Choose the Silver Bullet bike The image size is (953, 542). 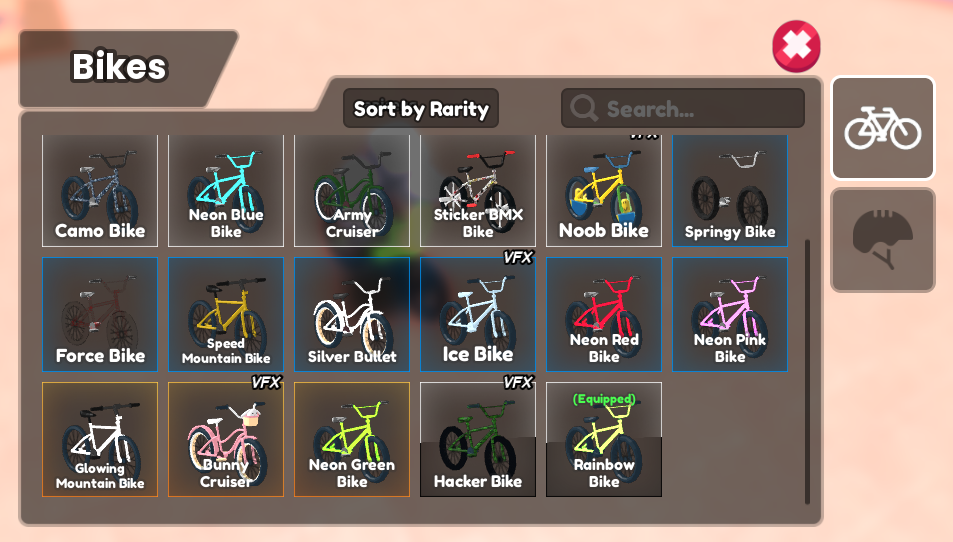tap(352, 315)
